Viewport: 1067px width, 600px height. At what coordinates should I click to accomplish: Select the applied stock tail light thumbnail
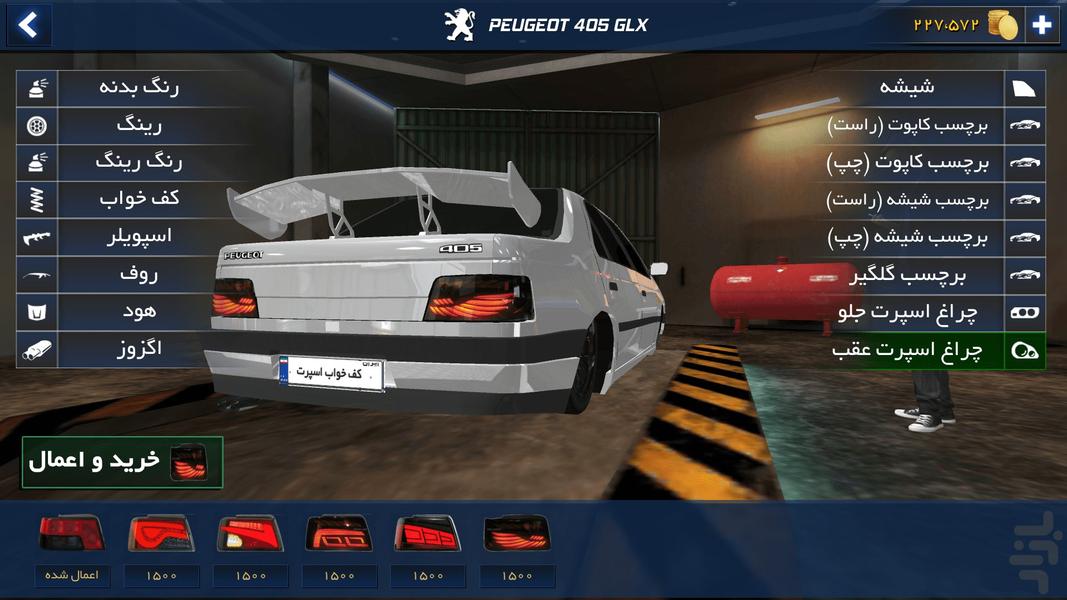(x=71, y=533)
